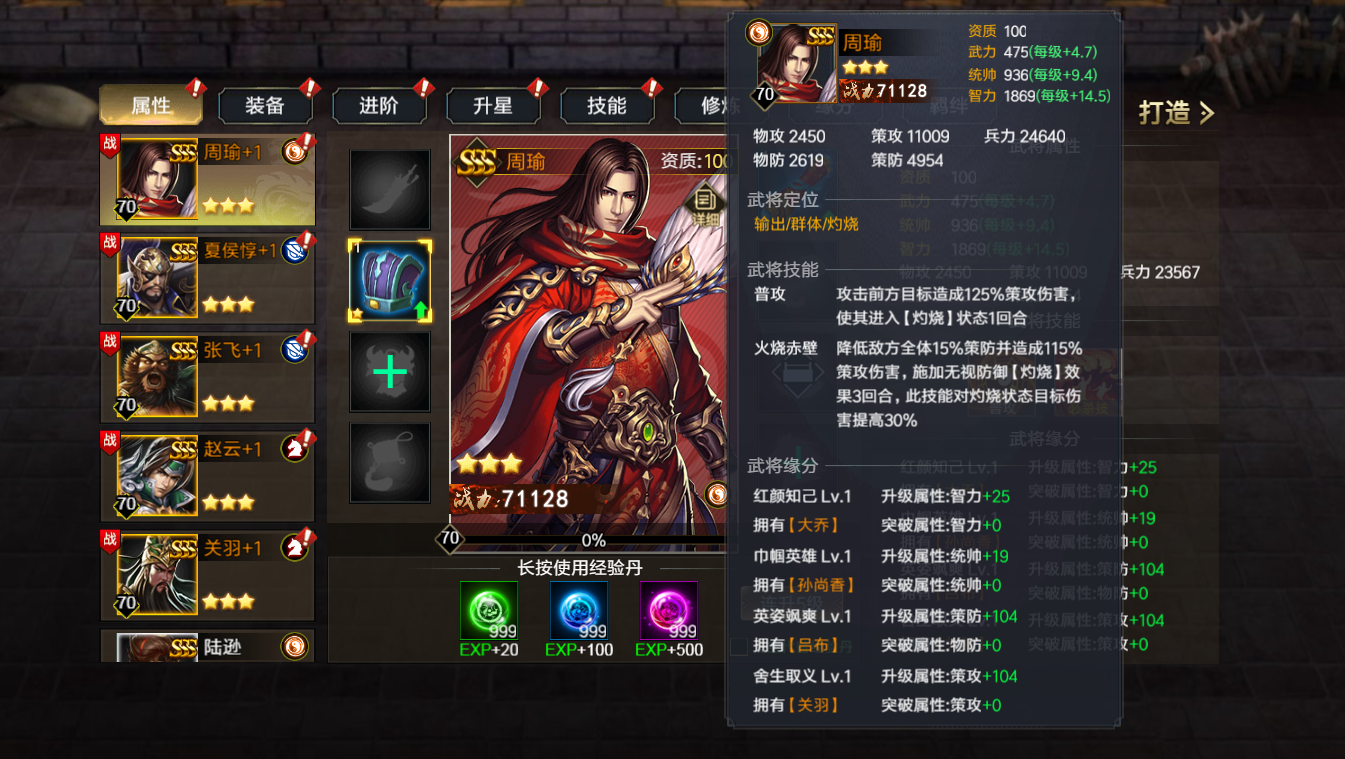Open the 详细 details button on portrait
Screen dimensions: 1345x759
[x=707, y=205]
